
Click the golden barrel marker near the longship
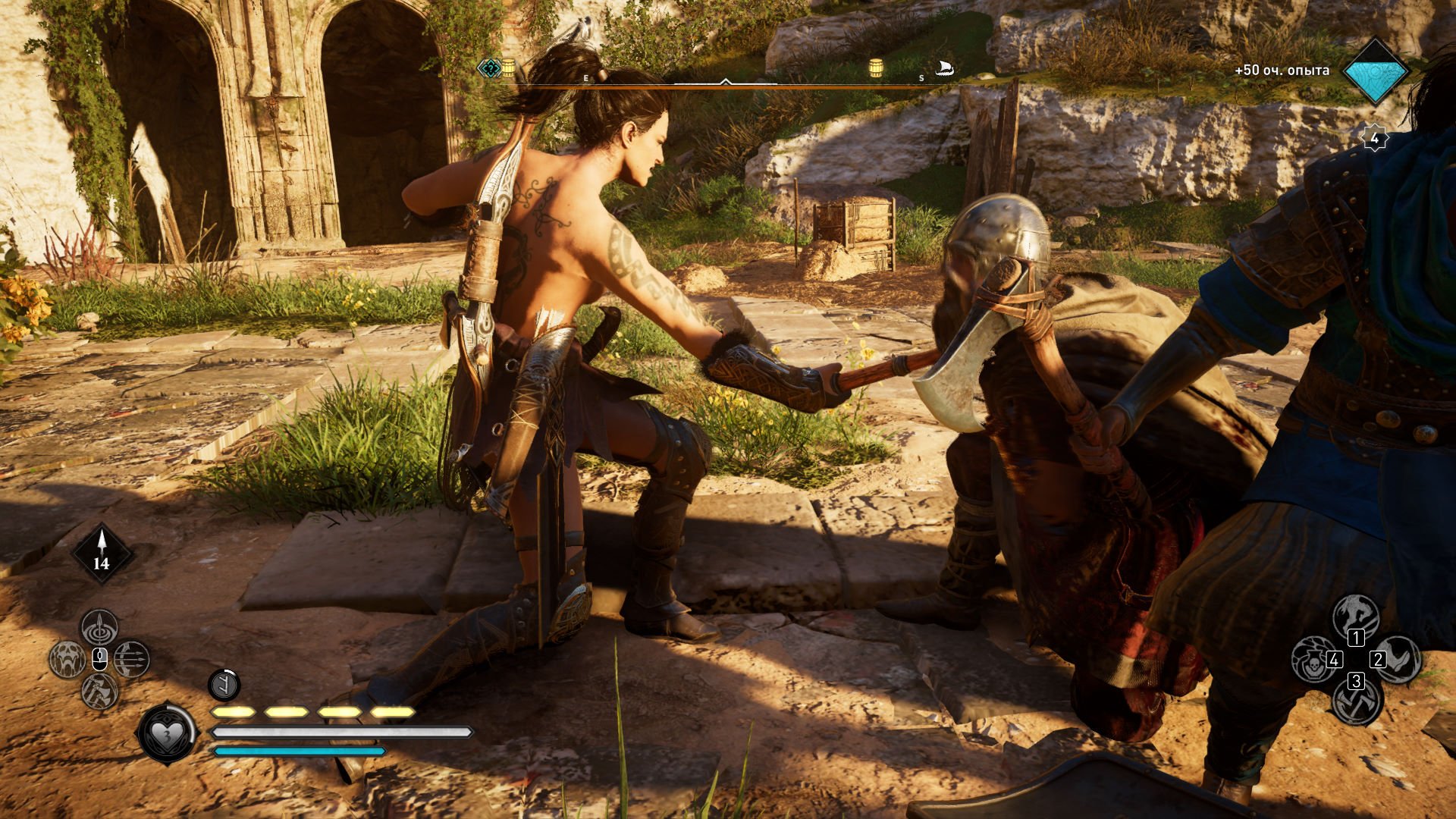[876, 68]
